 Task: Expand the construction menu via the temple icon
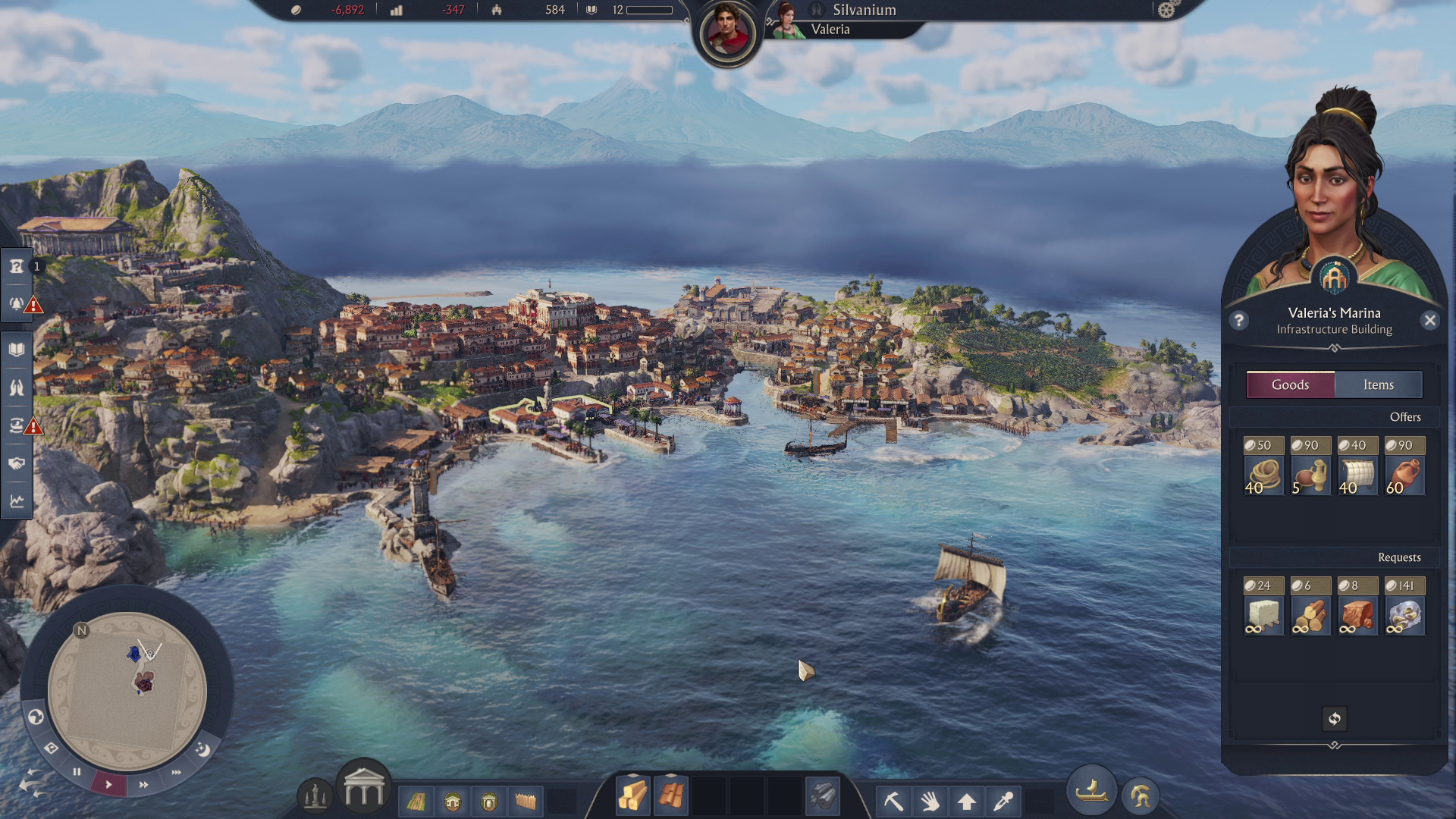coord(364,791)
